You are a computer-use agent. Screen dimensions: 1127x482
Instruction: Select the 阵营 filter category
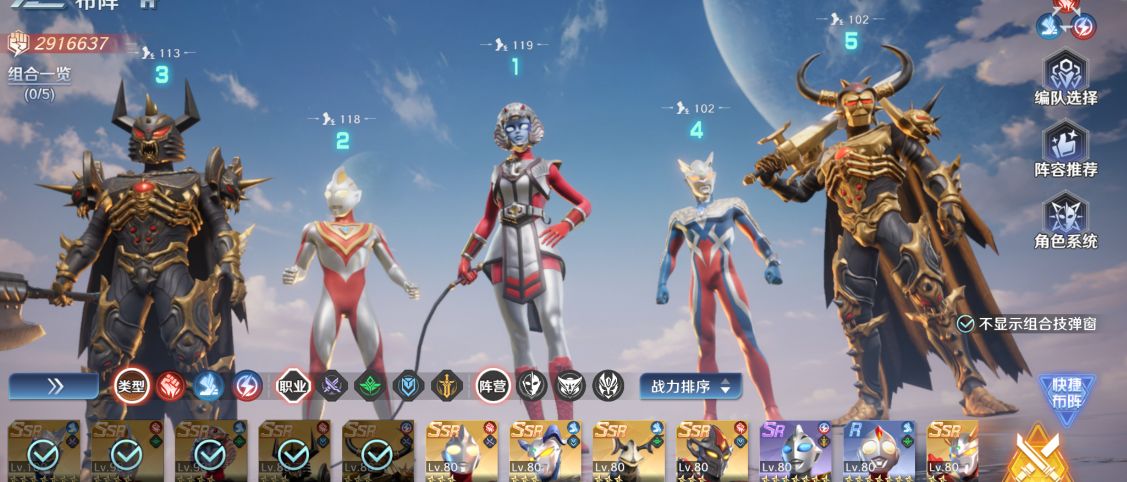pyautogui.click(x=493, y=386)
